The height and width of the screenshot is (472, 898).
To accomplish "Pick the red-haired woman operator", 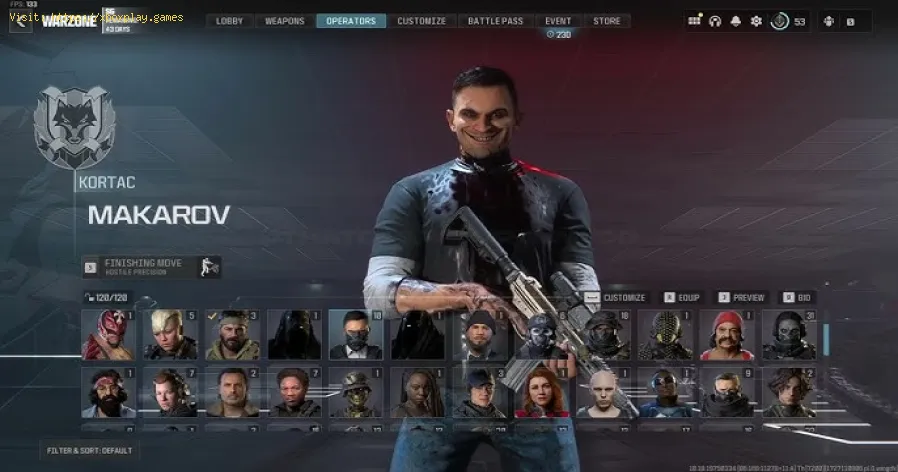I will click(x=541, y=392).
